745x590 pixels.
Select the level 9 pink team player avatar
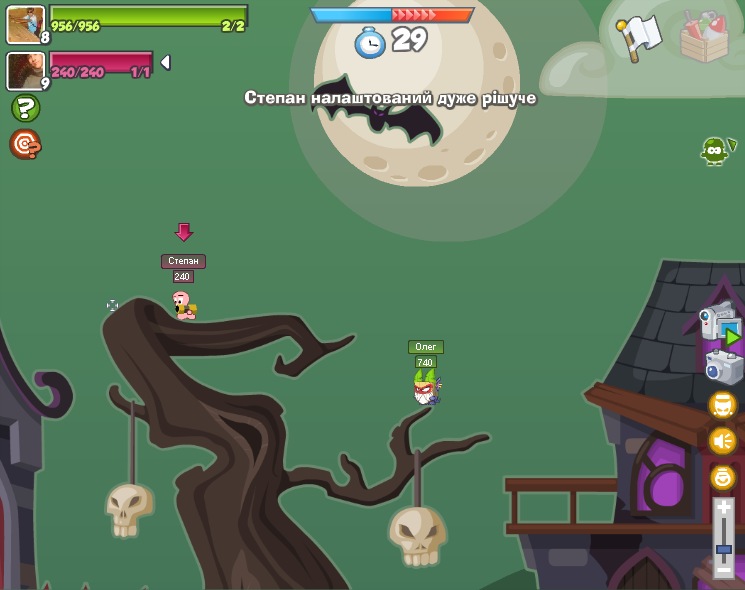[24, 71]
